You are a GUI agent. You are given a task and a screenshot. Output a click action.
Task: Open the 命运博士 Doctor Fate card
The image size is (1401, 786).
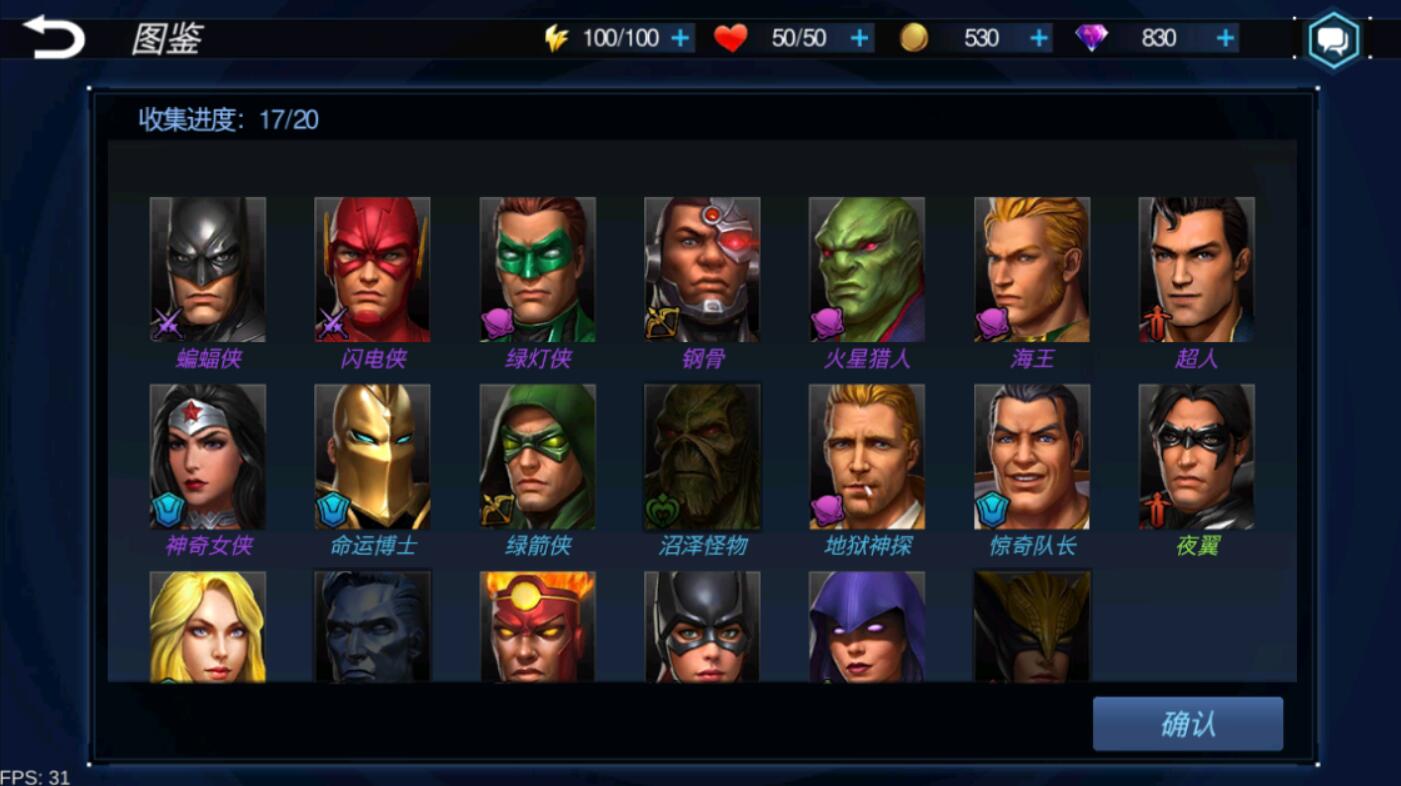(x=372, y=456)
